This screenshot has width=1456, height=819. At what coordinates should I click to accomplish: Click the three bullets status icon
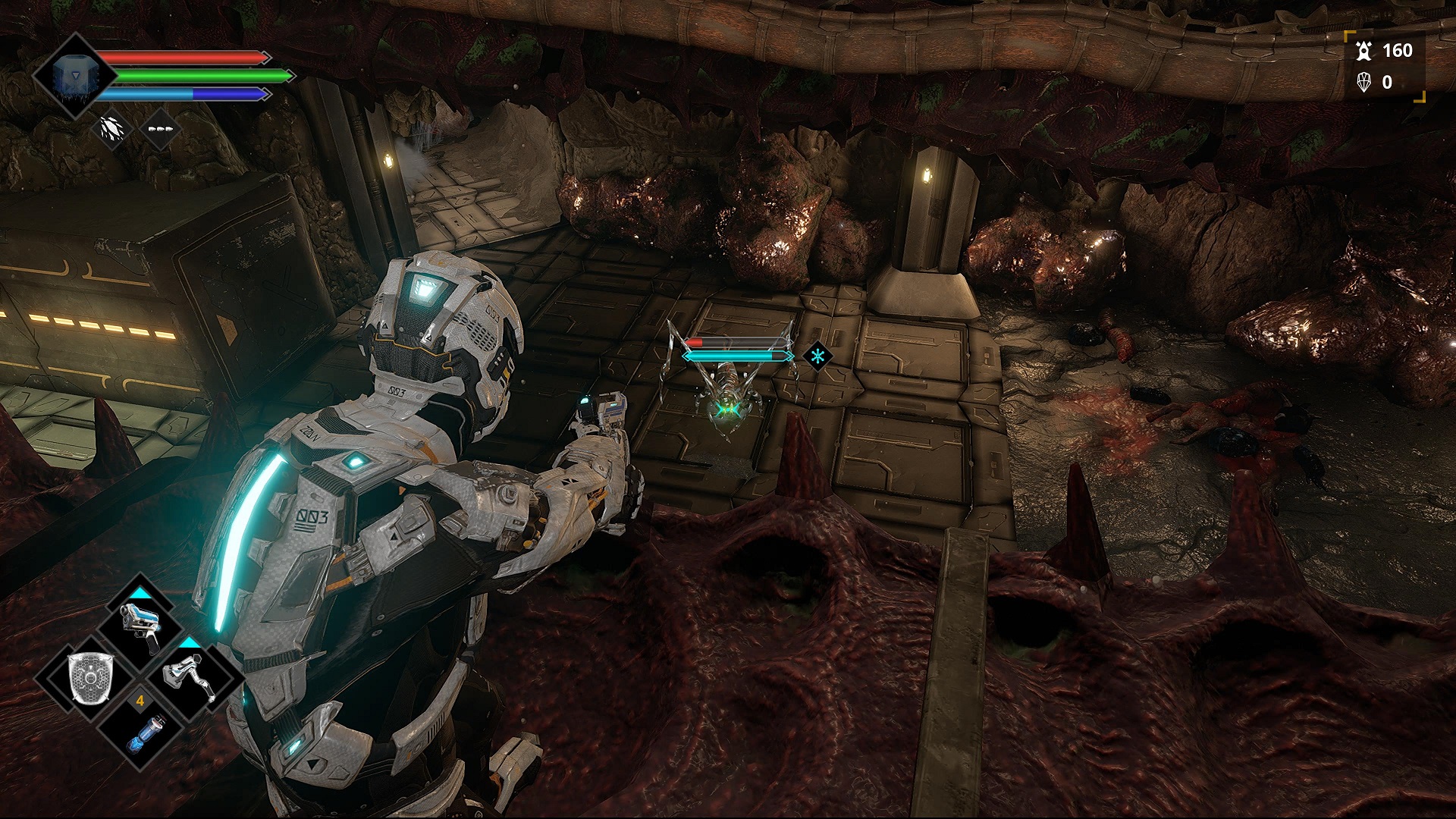[160, 129]
